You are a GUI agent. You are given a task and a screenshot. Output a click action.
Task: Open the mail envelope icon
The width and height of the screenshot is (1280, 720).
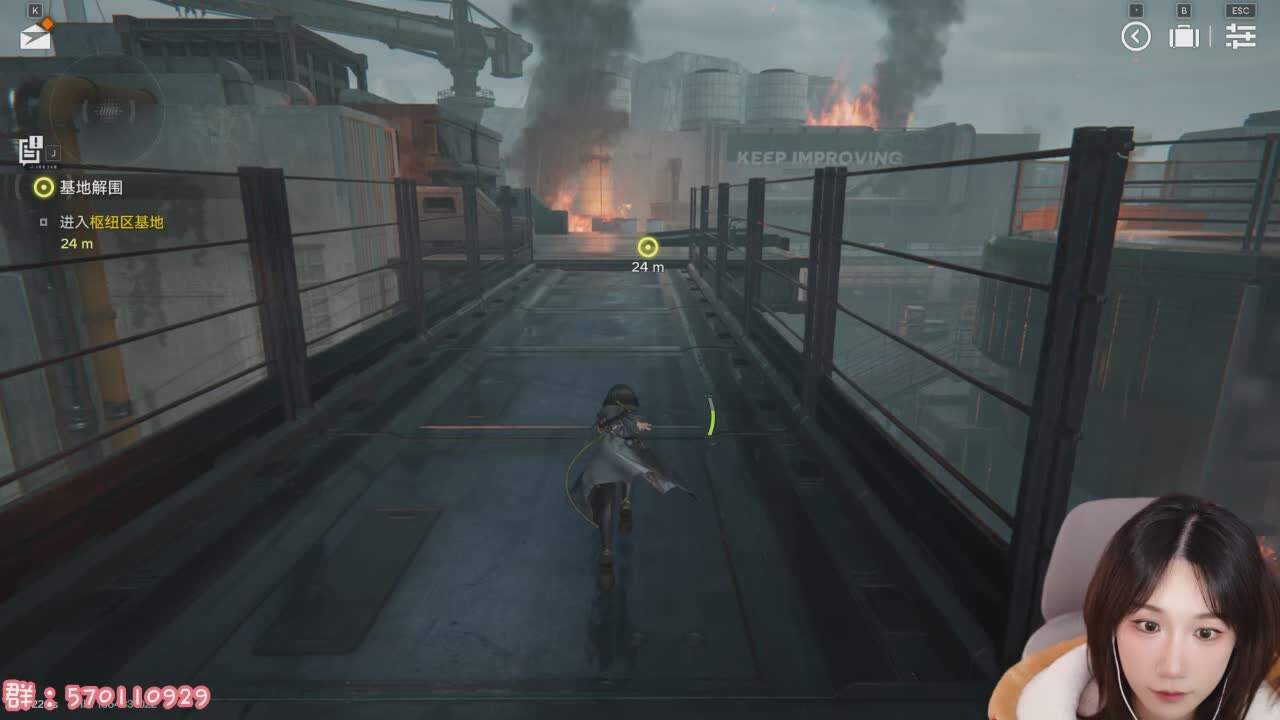(35, 38)
